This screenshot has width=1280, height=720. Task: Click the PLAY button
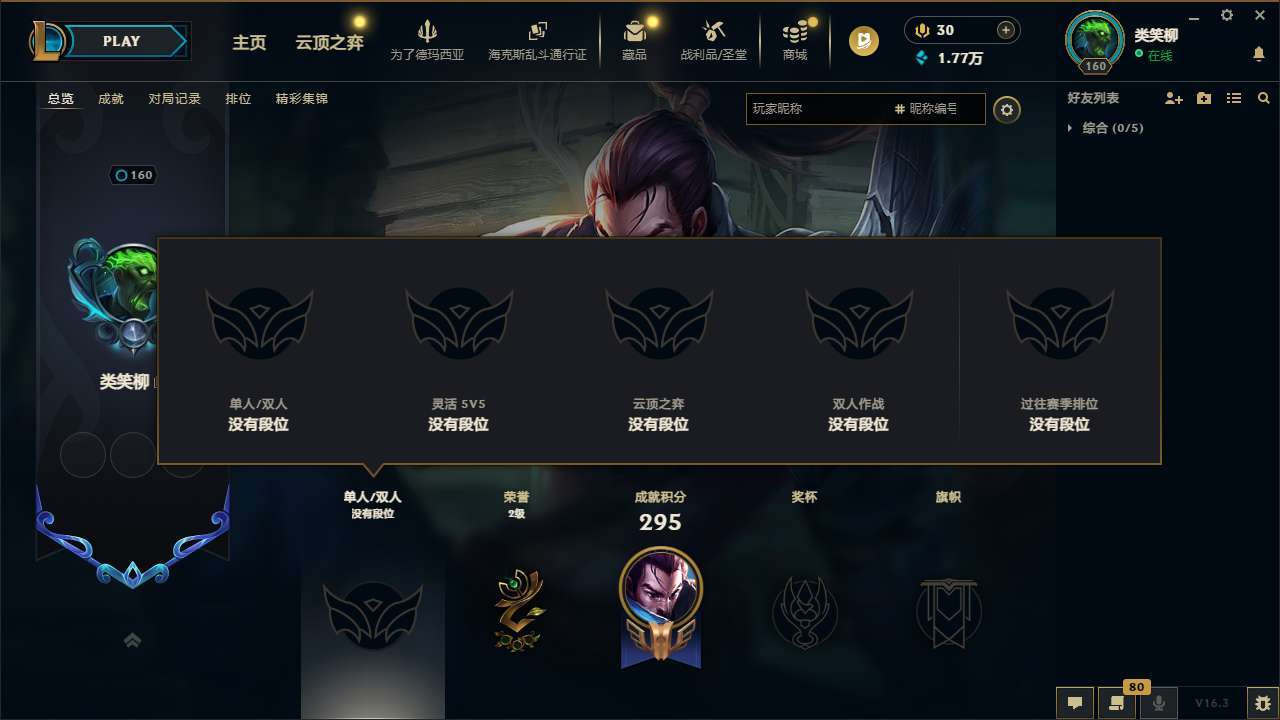coord(121,41)
